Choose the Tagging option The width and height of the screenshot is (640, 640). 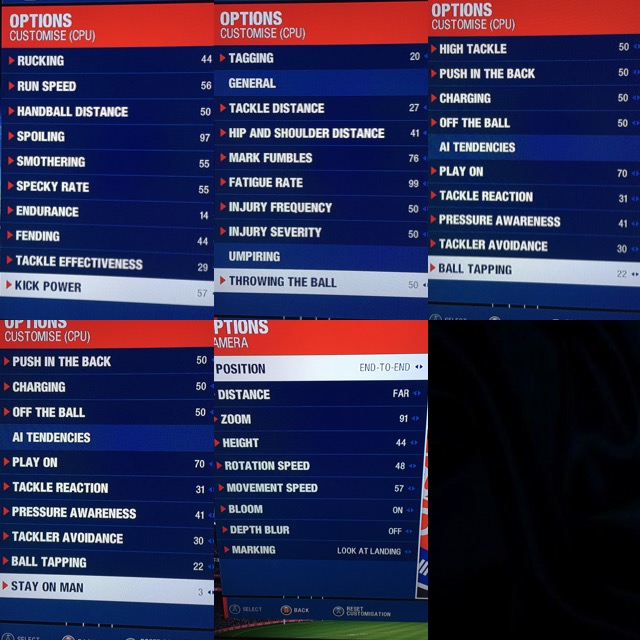pyautogui.click(x=320, y=58)
